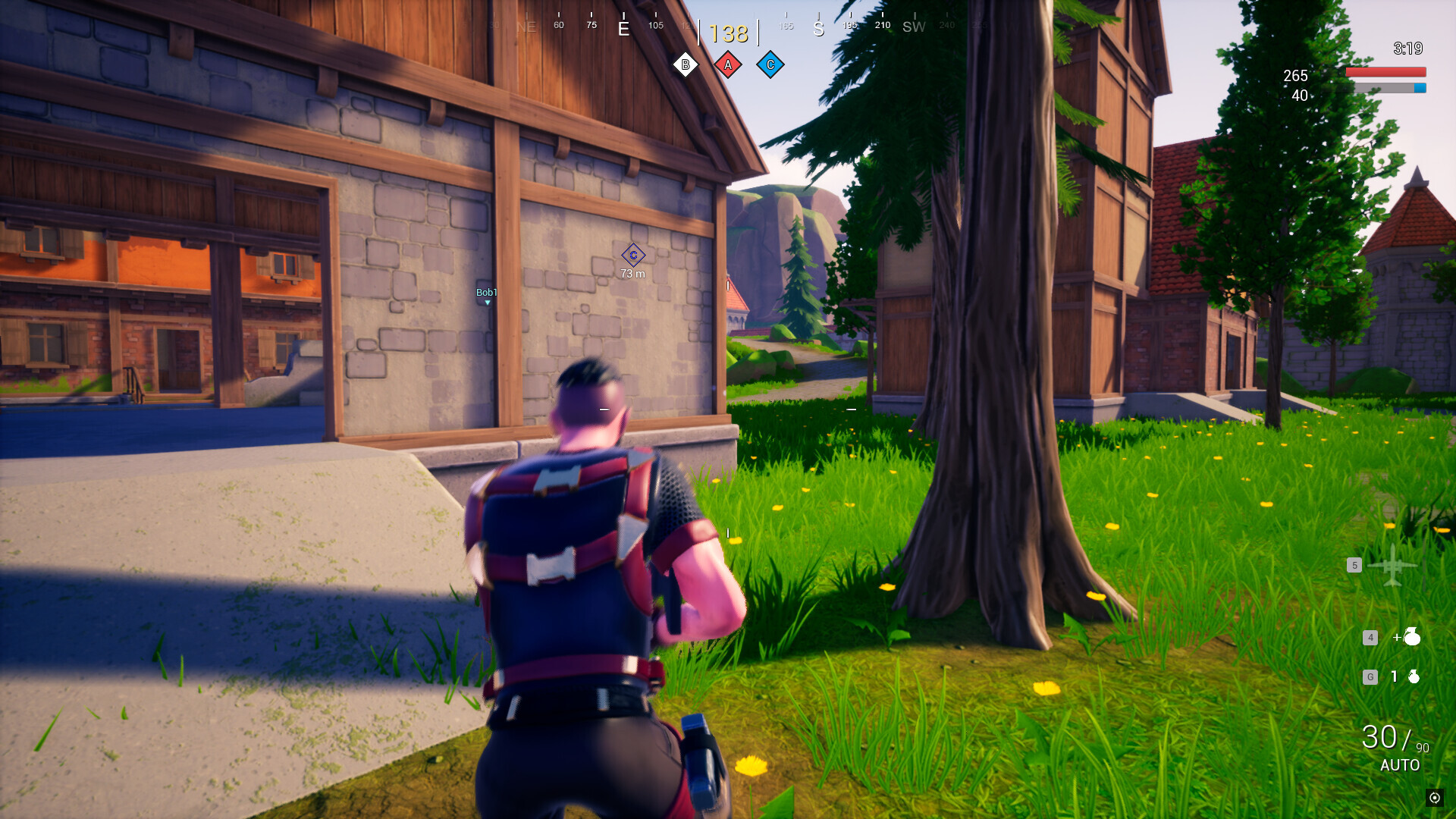Expand the SW compass label
Image resolution: width=1456 pixels, height=819 pixels.
click(912, 27)
